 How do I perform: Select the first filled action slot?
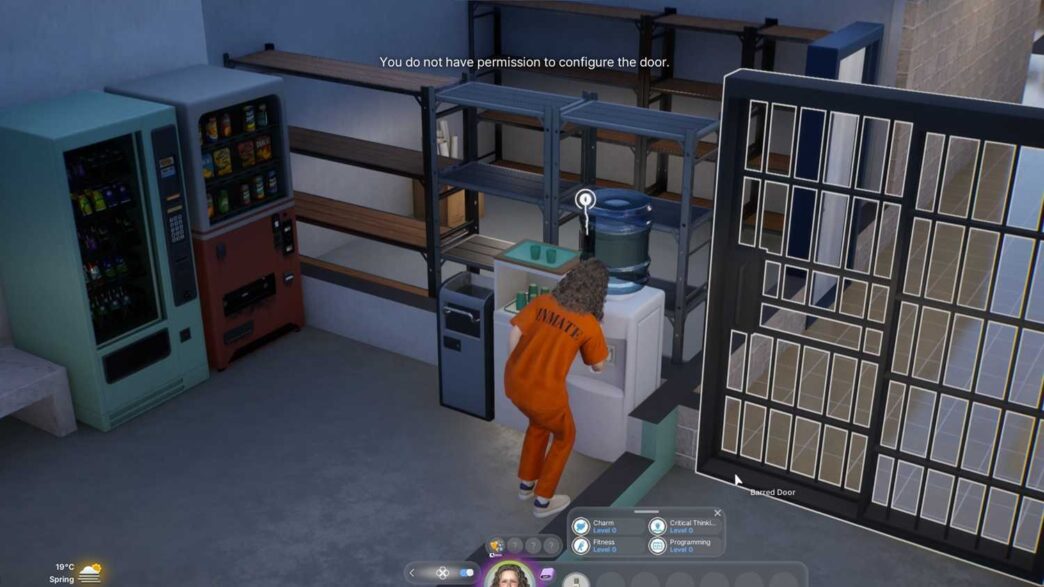[576, 580]
